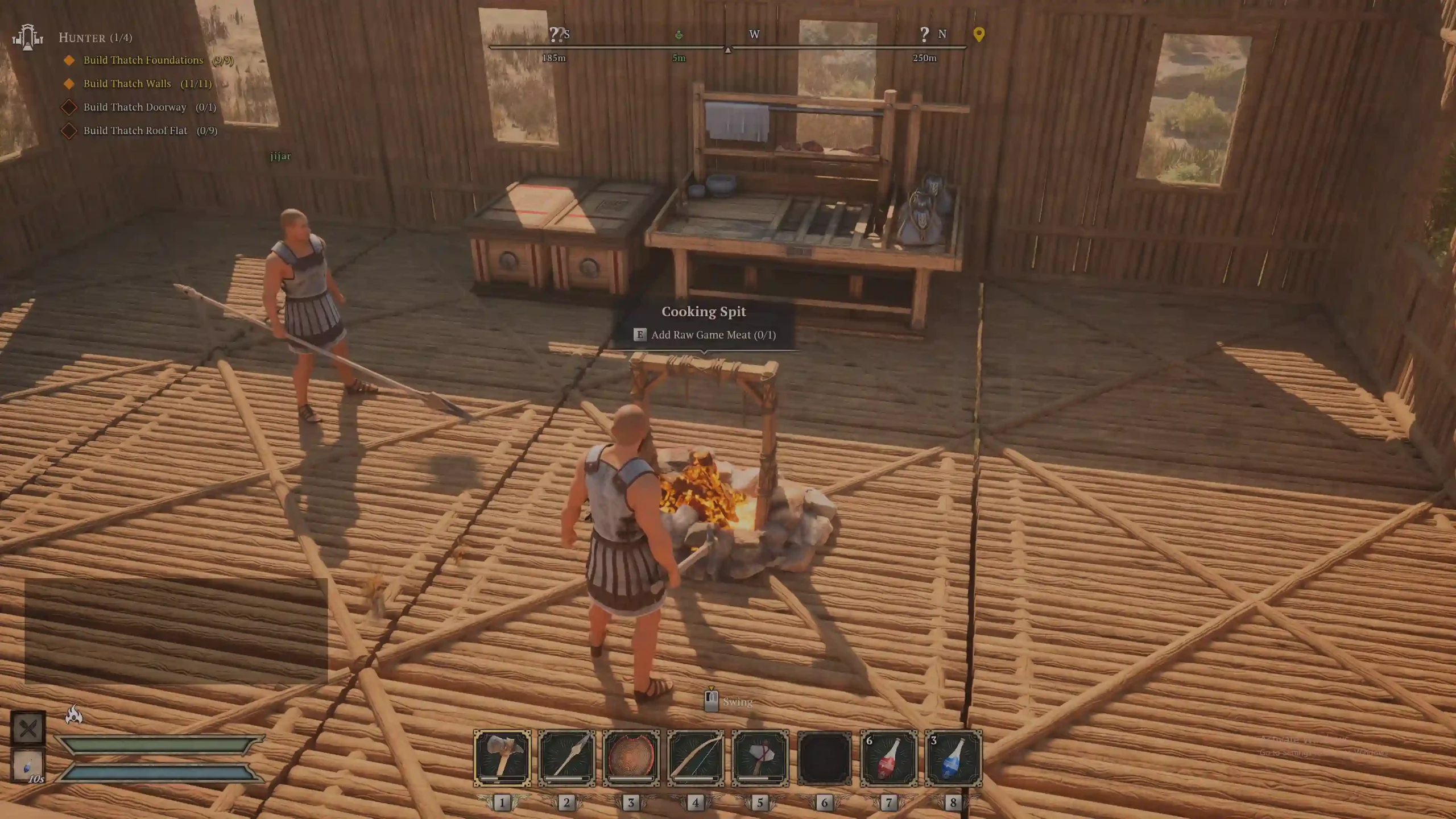
Task: Select the Build Thatch Walls objective
Action: (x=127, y=84)
